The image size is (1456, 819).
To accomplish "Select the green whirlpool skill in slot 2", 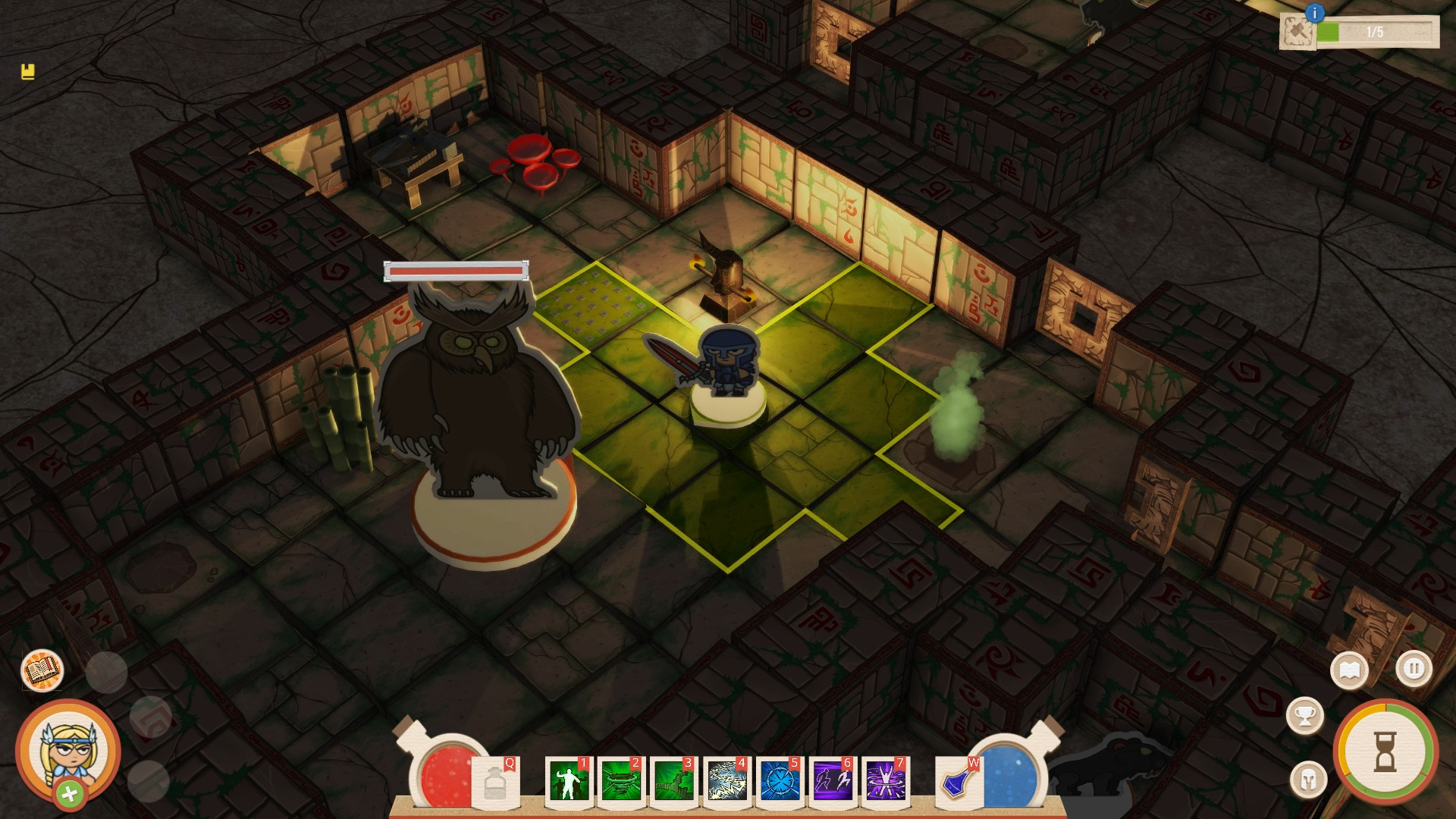I will [622, 781].
